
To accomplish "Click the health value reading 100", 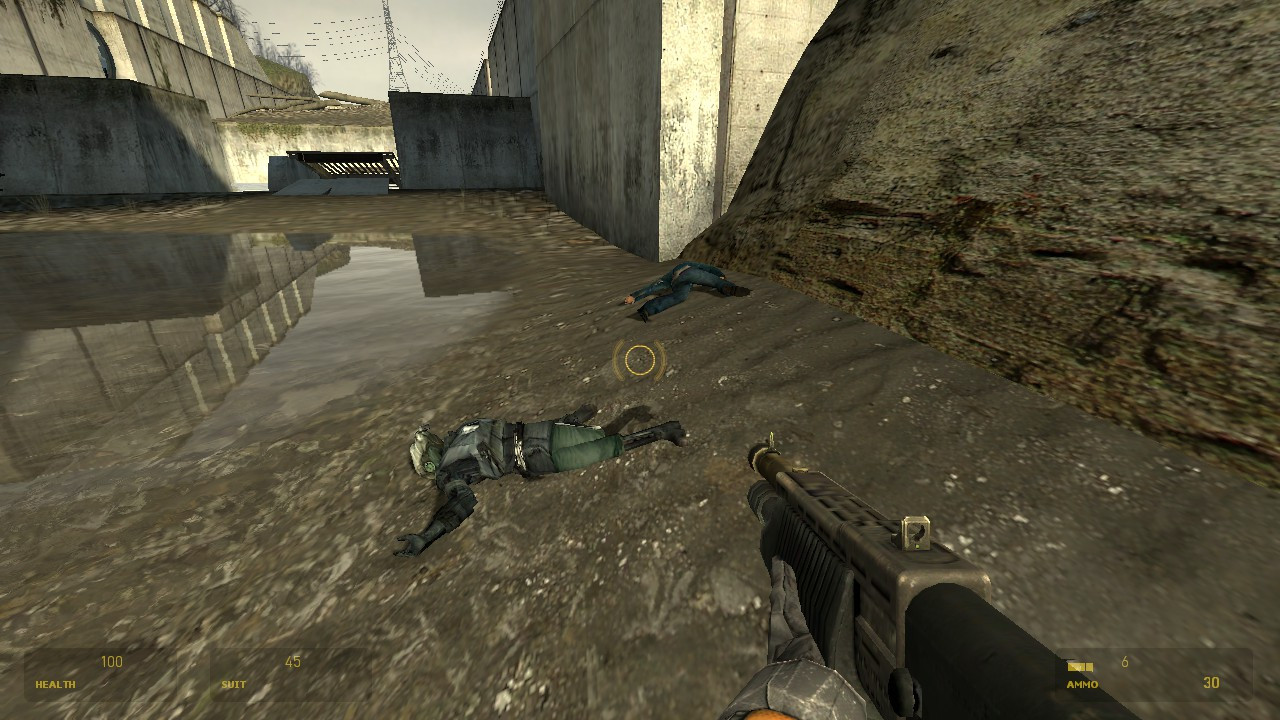I will point(112,661).
